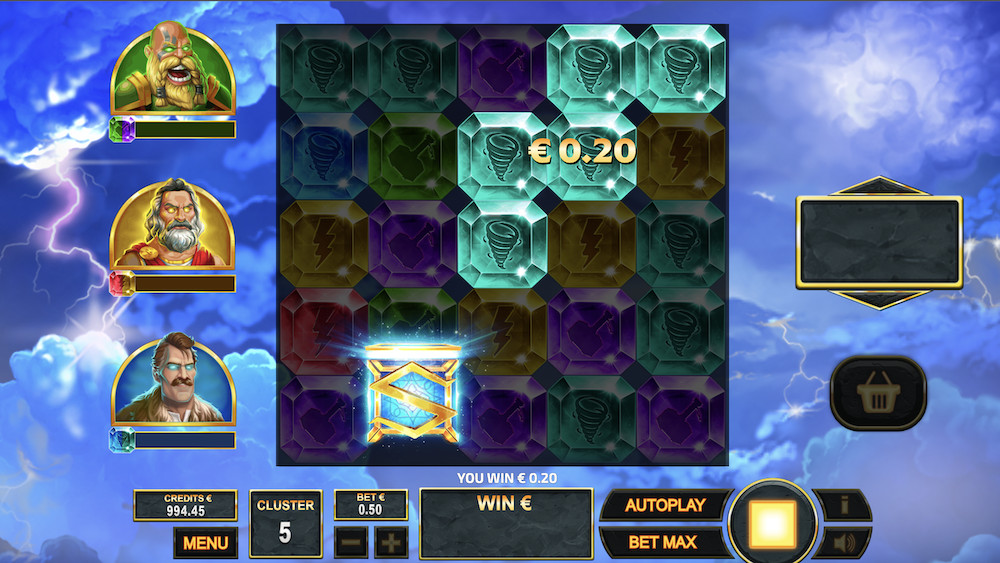Decrease bet with the minus button
This screenshot has height=563, width=1000.
point(350,543)
